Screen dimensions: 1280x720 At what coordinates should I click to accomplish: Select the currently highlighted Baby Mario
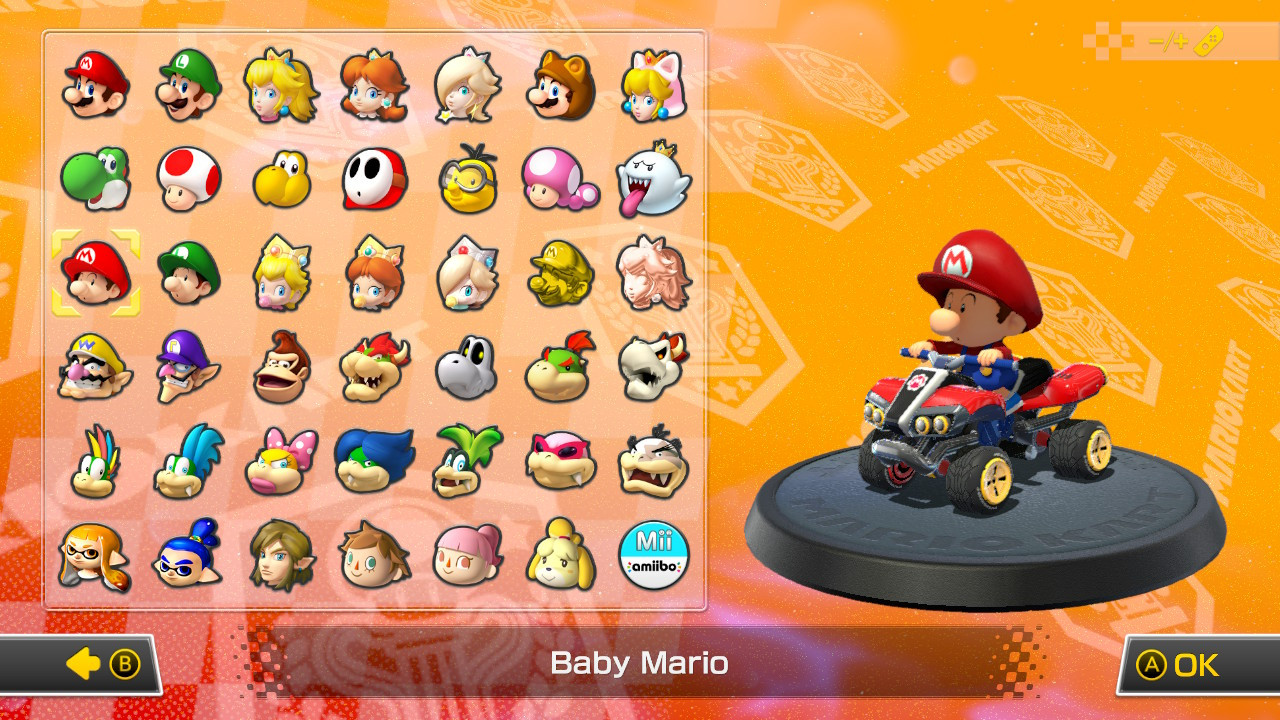[95, 271]
